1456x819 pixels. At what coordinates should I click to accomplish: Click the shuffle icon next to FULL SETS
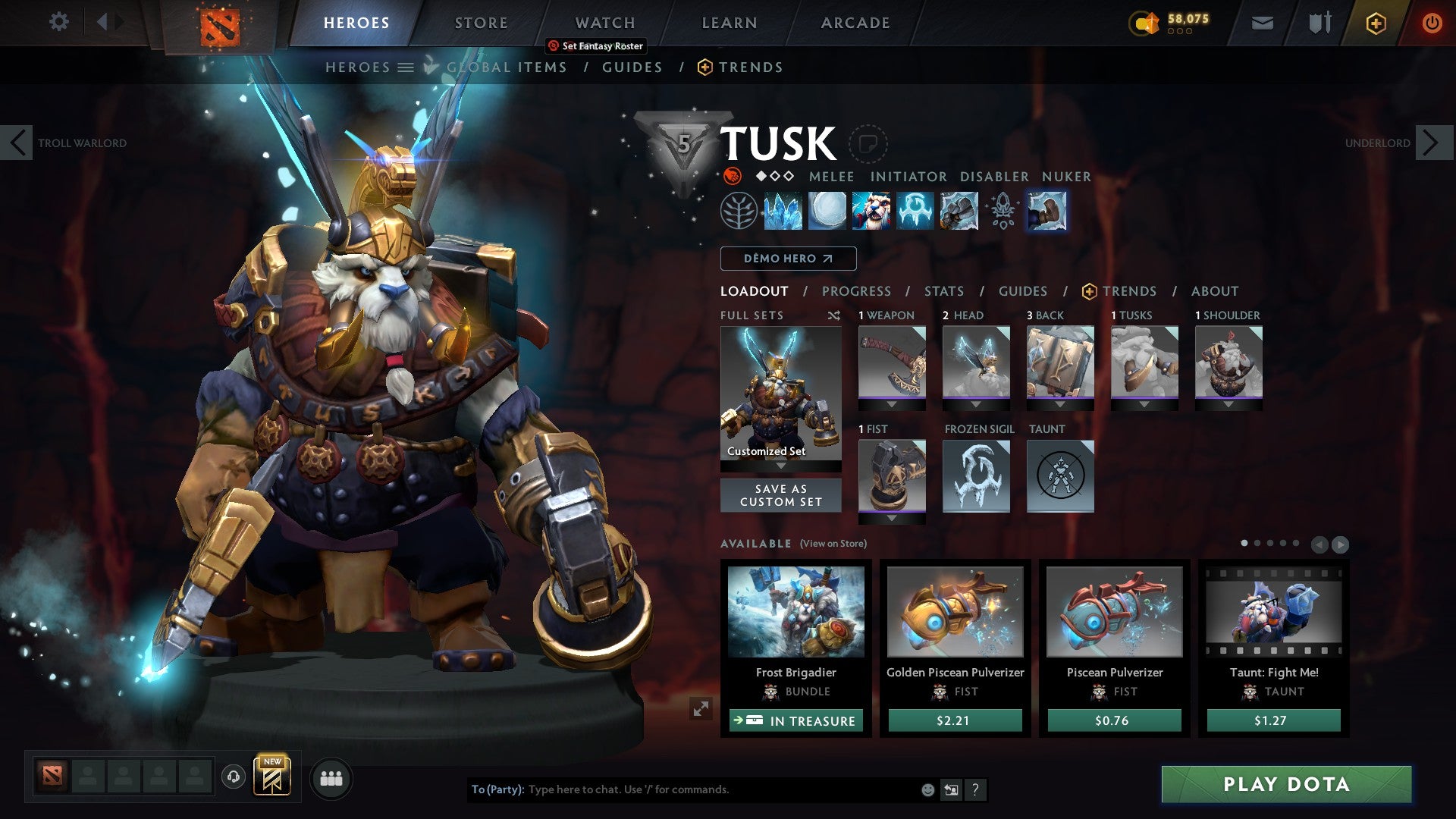tap(834, 315)
